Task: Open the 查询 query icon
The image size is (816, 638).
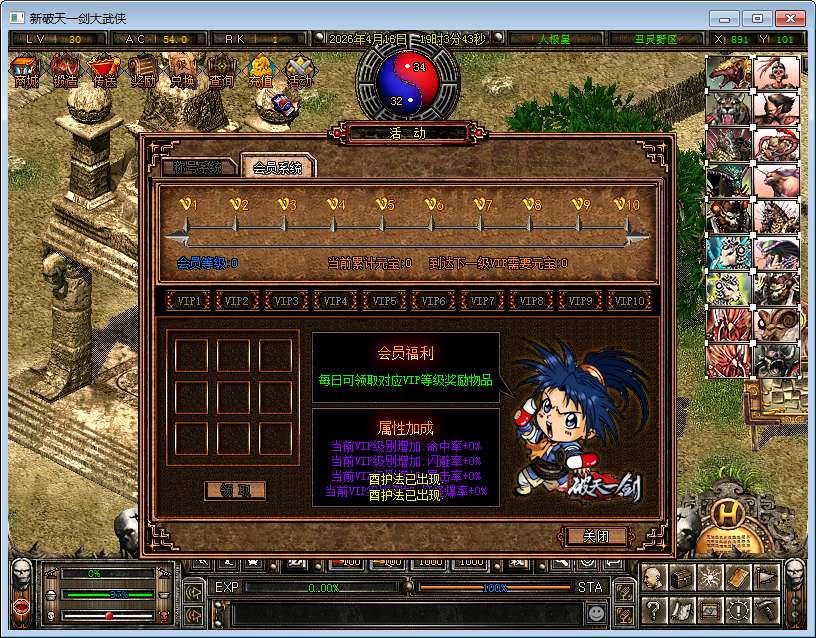Action: [x=220, y=72]
